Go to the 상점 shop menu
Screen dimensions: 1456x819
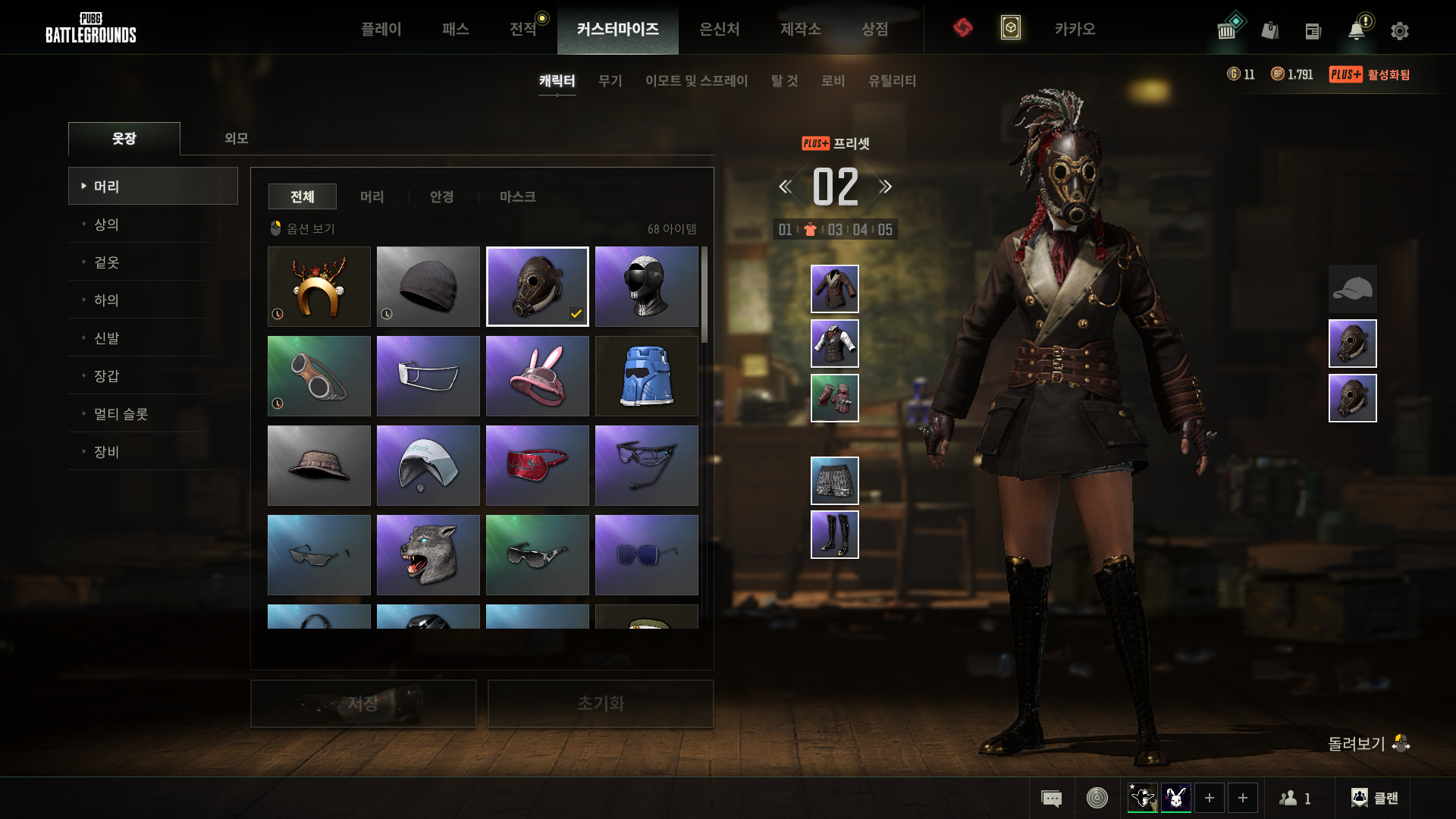(x=874, y=29)
